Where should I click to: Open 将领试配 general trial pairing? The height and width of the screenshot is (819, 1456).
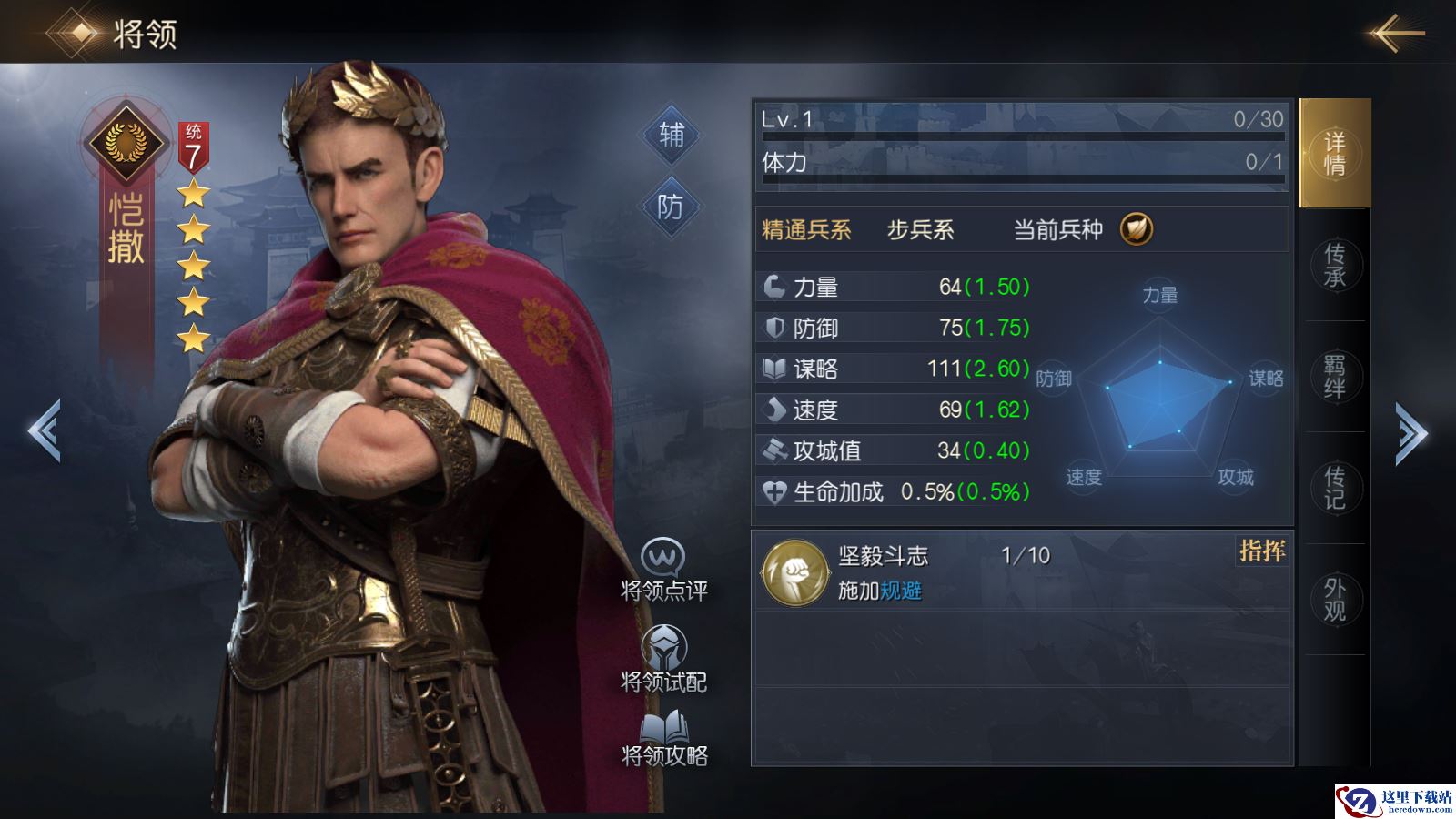click(x=663, y=659)
